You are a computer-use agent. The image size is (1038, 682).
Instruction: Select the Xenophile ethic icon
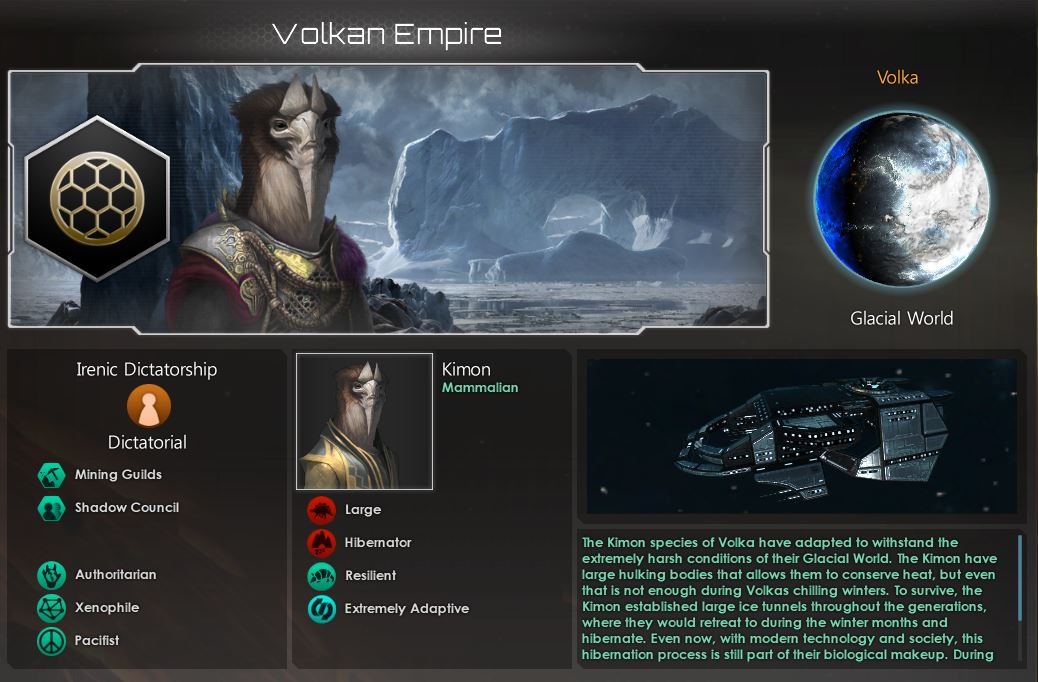51,608
